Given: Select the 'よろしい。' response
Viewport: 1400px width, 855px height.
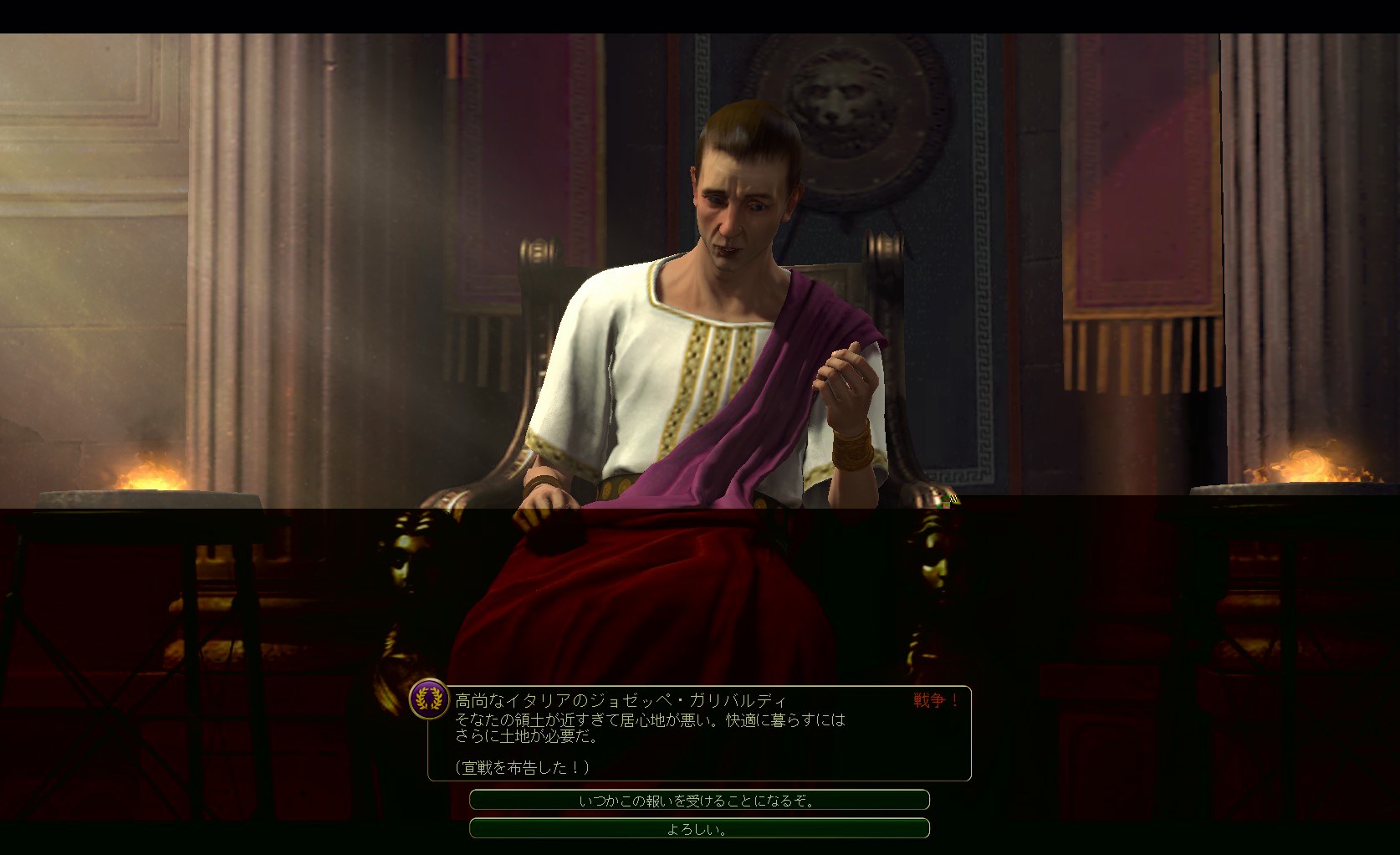Looking at the screenshot, I should tap(699, 829).
